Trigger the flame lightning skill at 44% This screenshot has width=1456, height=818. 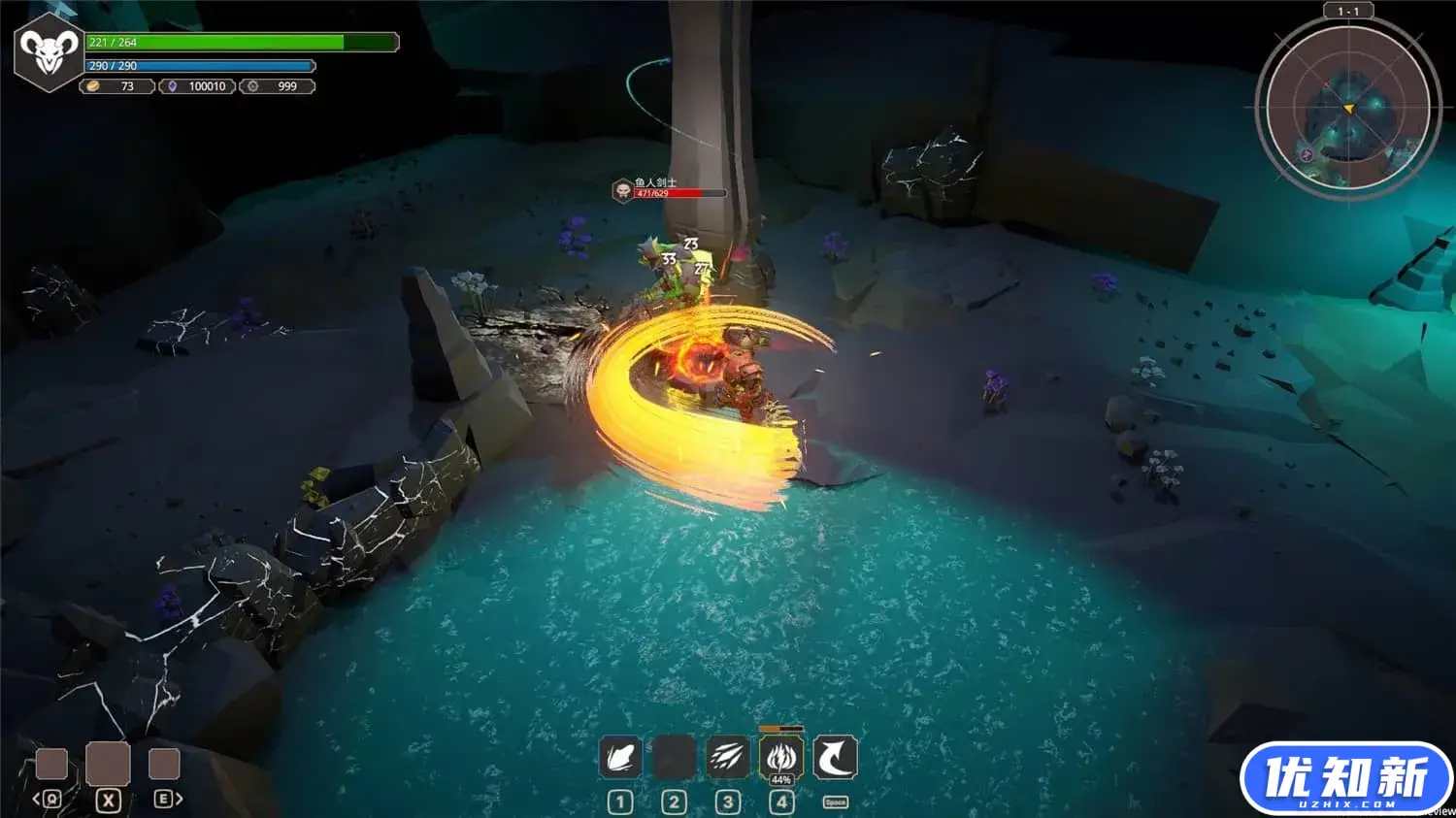tap(781, 758)
